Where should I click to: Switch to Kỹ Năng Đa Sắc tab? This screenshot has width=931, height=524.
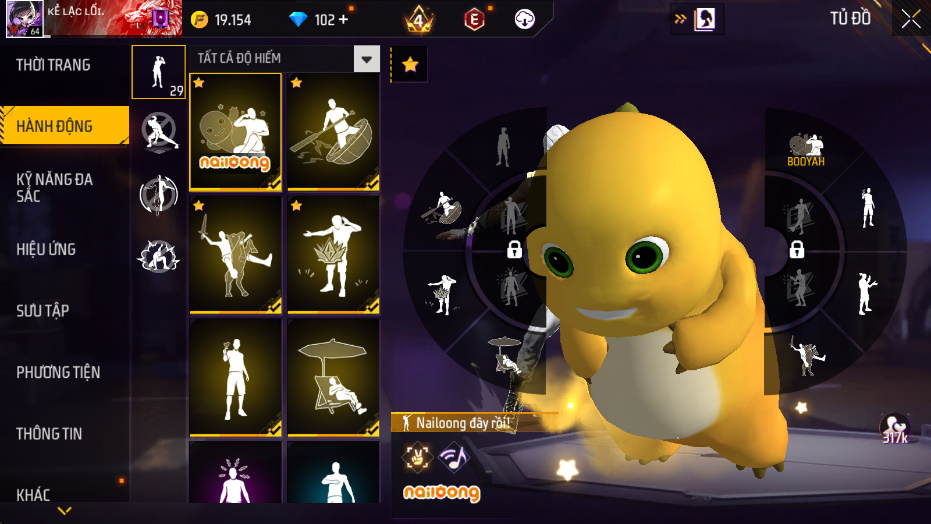(x=55, y=187)
